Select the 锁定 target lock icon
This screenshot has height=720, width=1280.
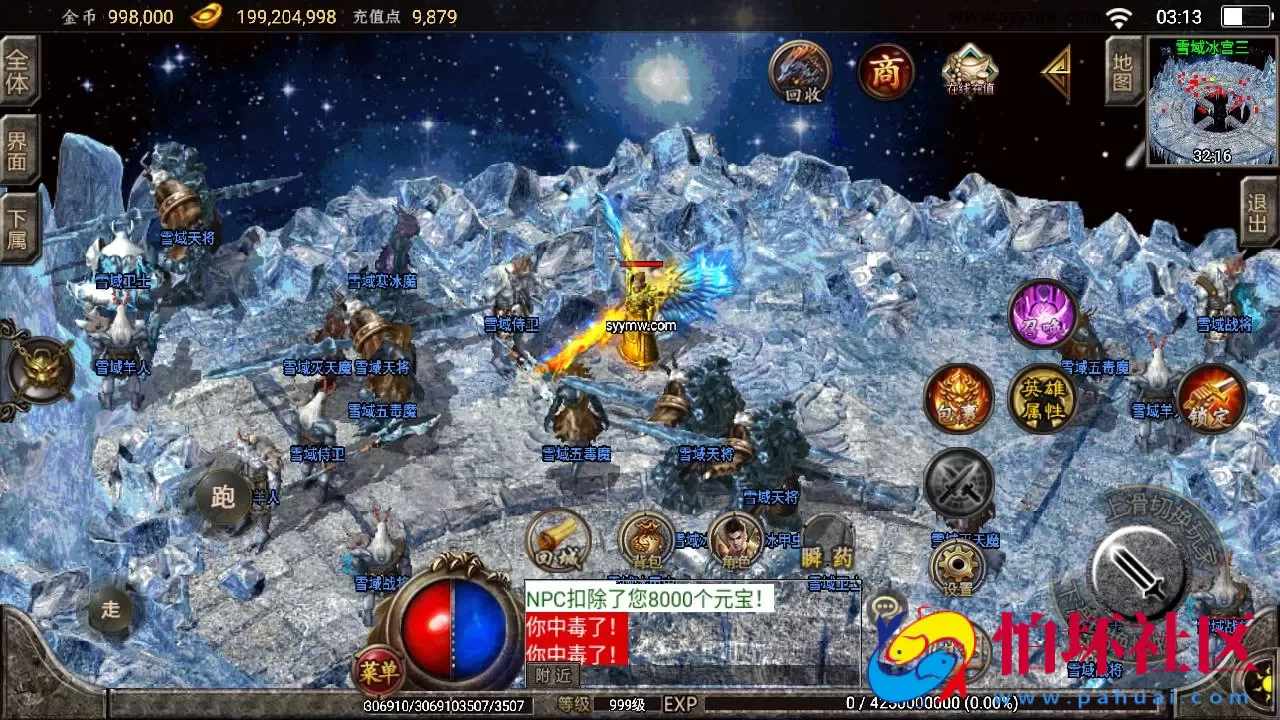(1211, 398)
